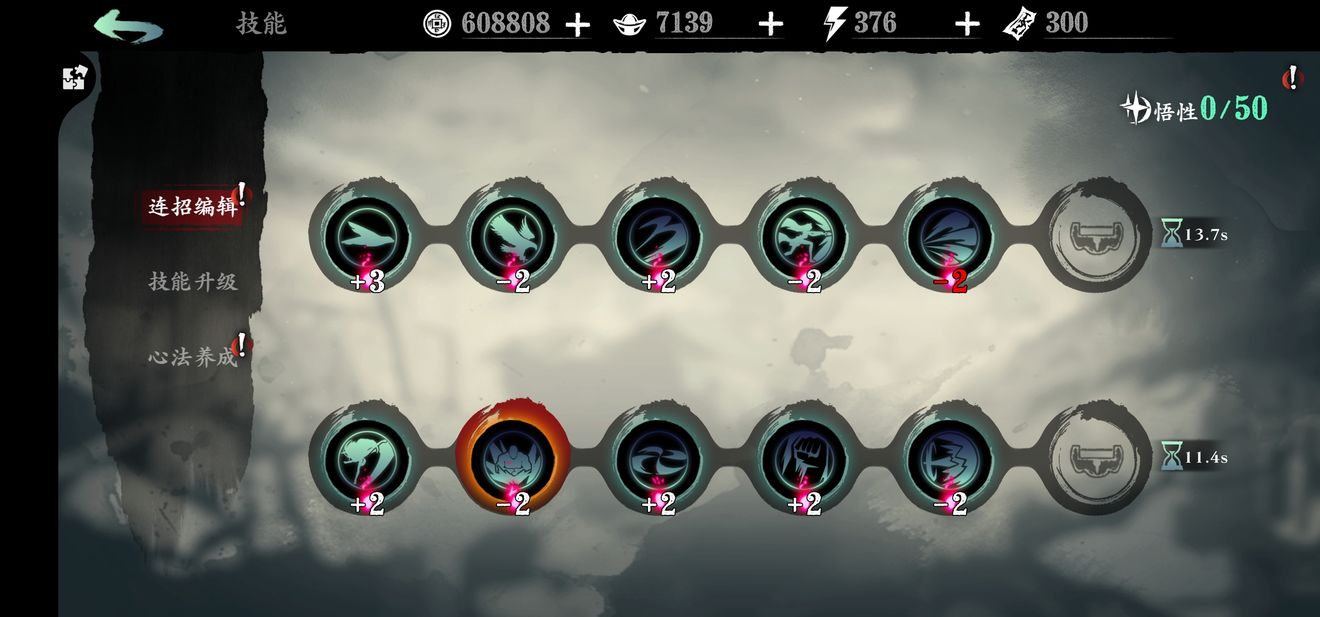Viewport: 1320px width, 617px height.
Task: Select the orange-highlighted muscular figure skill
Action: [512, 458]
